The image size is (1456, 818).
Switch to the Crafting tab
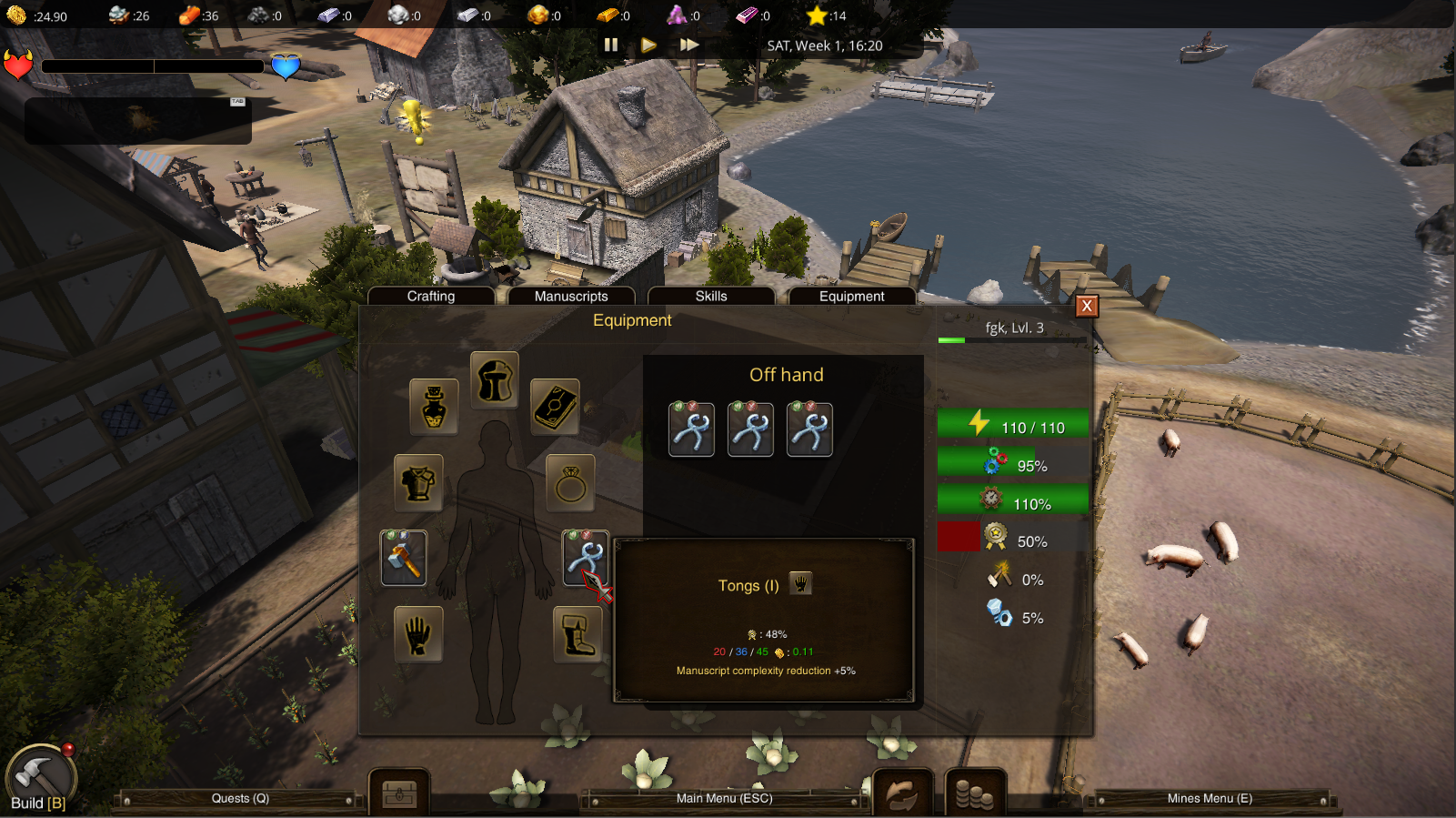pos(431,296)
